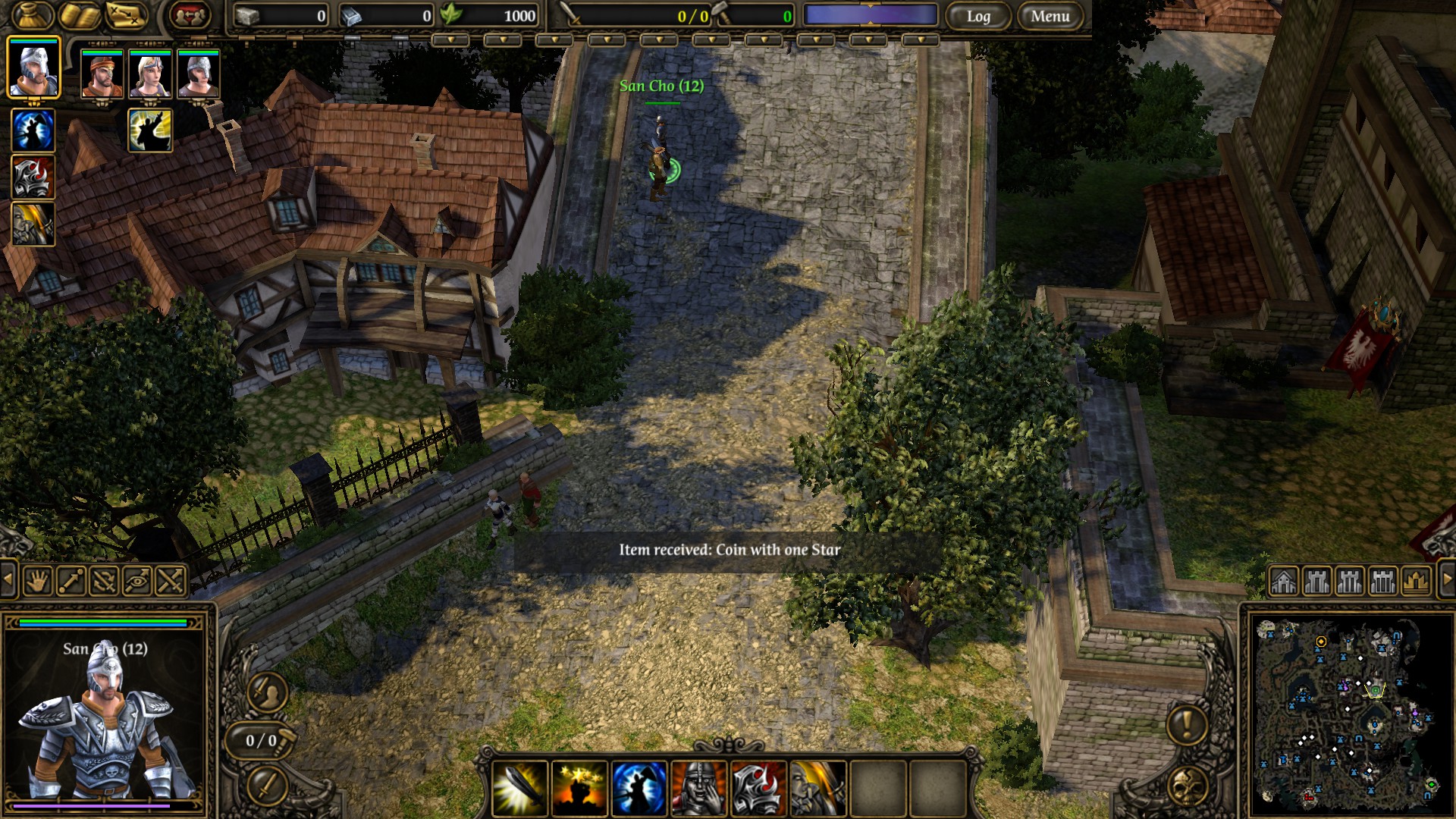Open the inventory bag icon
The width and height of the screenshot is (1456, 819).
[x=33, y=15]
